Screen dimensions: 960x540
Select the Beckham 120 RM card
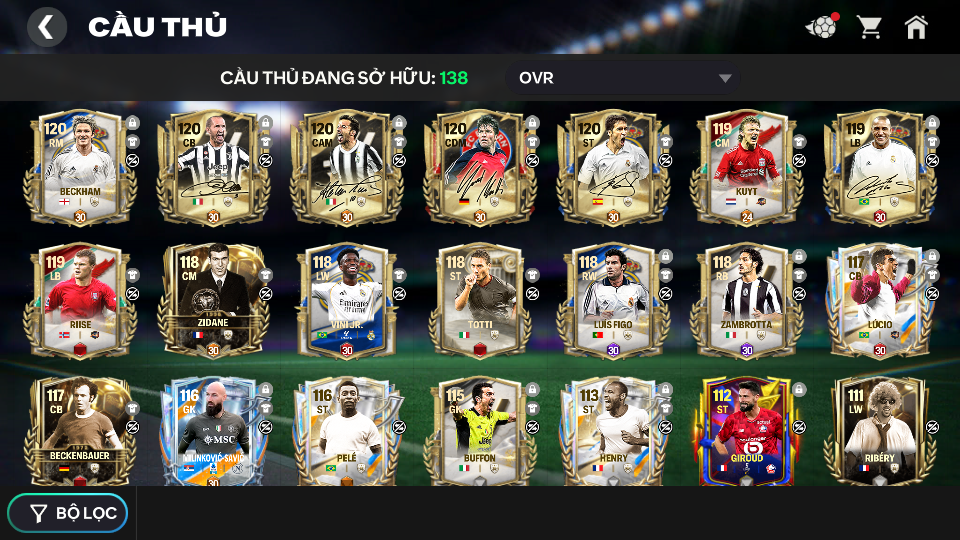coord(80,166)
